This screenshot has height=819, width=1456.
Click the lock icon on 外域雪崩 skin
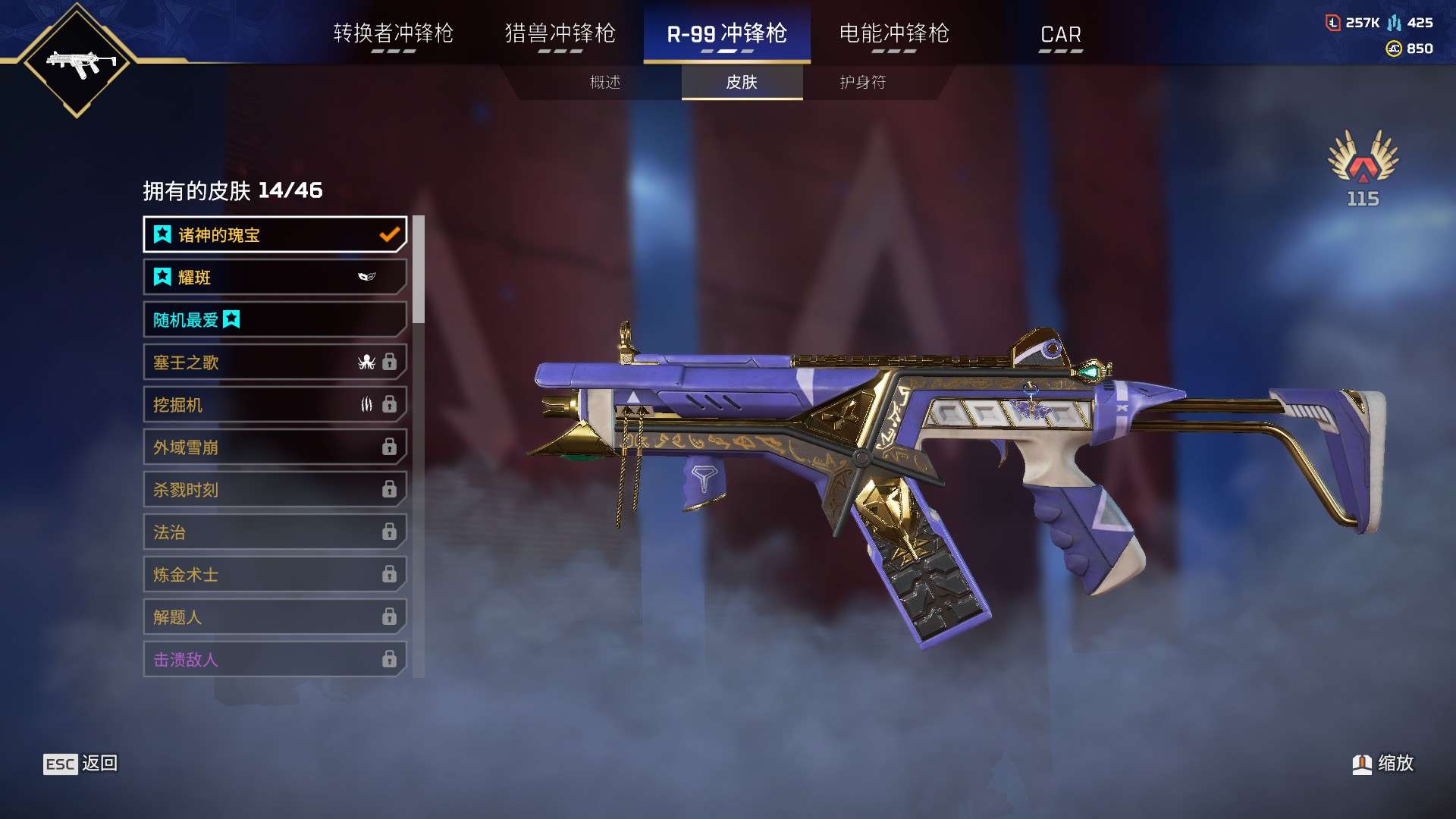[x=391, y=447]
